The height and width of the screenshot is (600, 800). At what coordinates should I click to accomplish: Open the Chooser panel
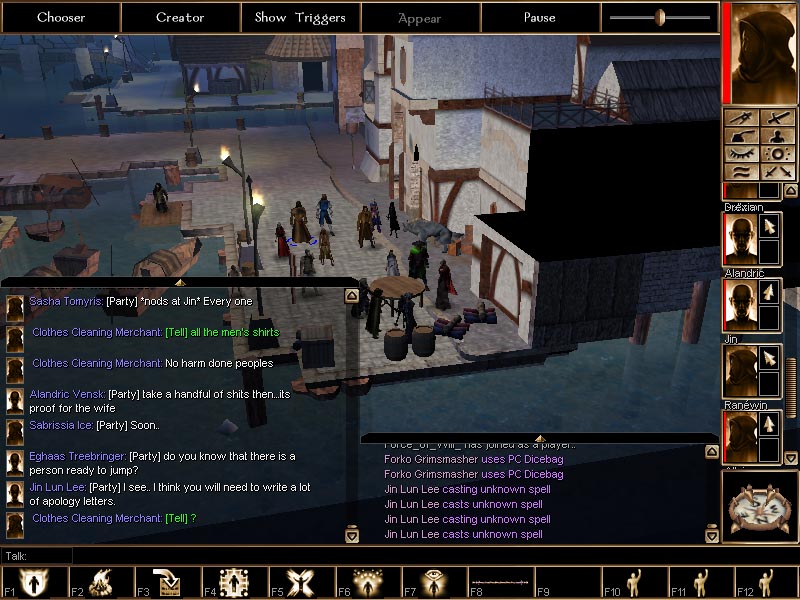pos(61,17)
